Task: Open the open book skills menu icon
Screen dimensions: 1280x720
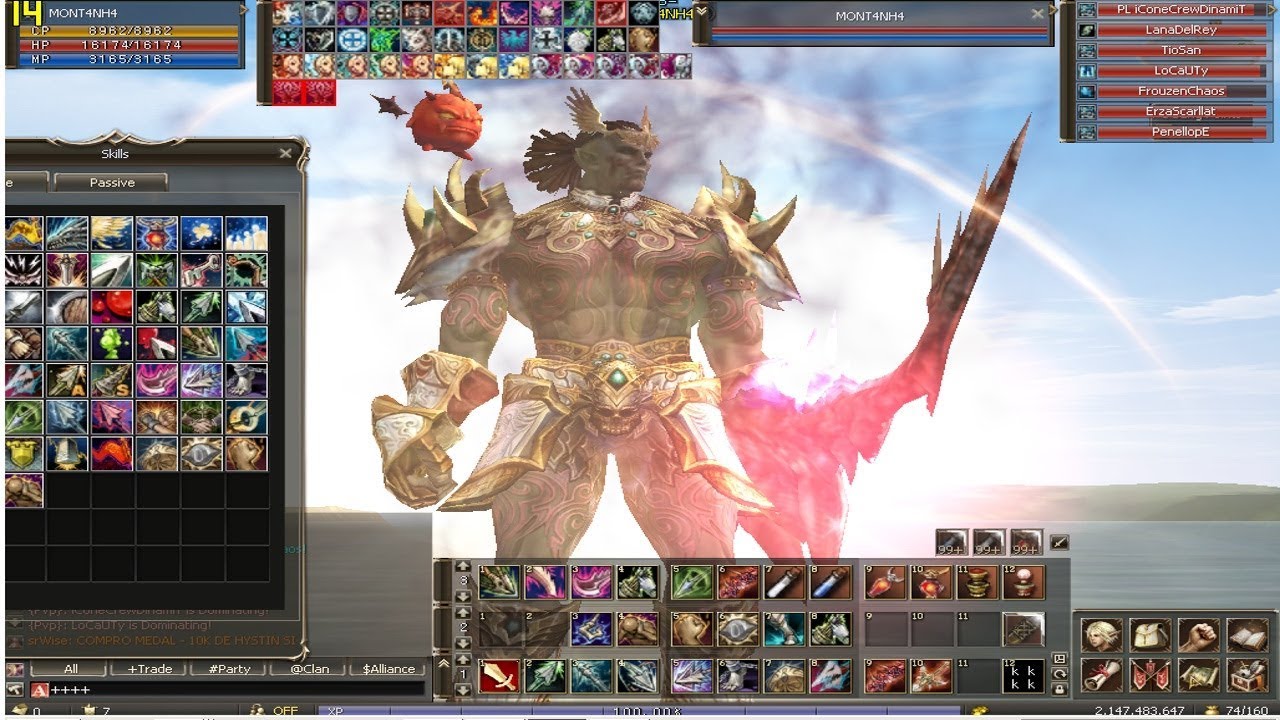Action: click(1246, 635)
